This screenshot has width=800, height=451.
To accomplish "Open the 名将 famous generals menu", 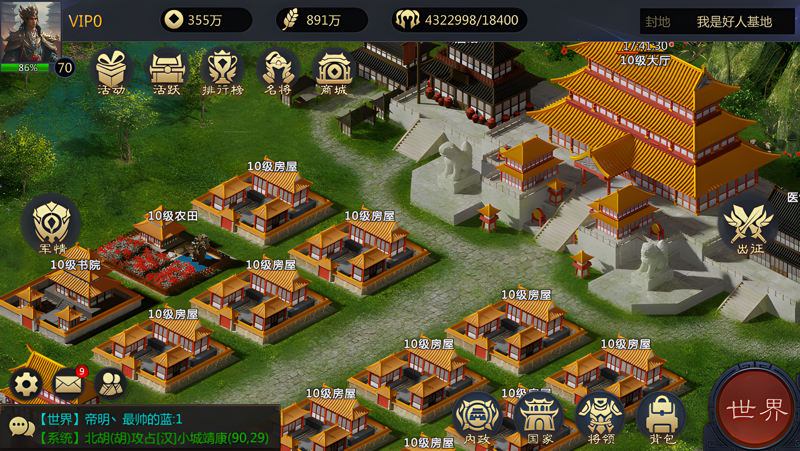I will pos(277,70).
